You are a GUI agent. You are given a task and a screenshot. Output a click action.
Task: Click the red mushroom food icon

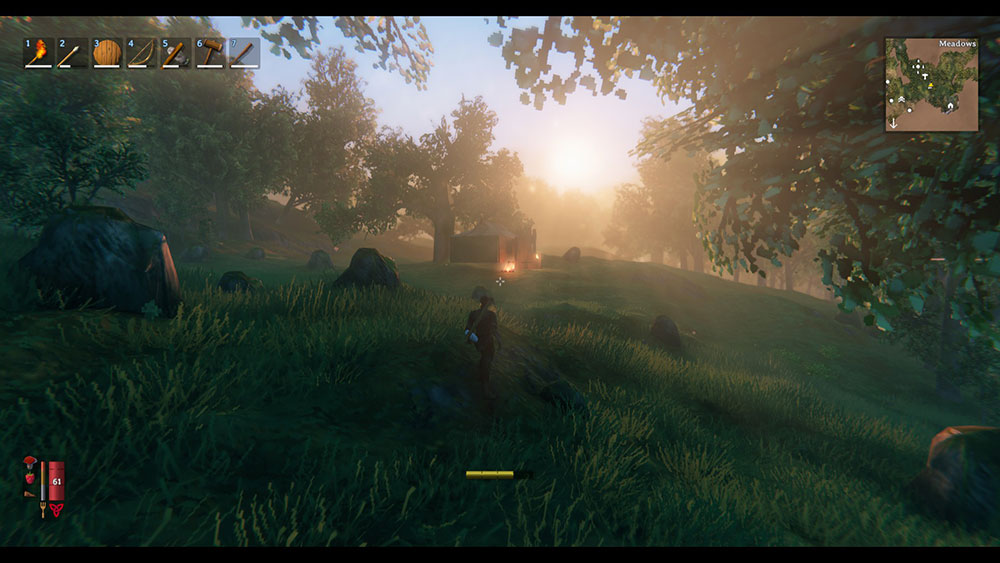coord(30,462)
